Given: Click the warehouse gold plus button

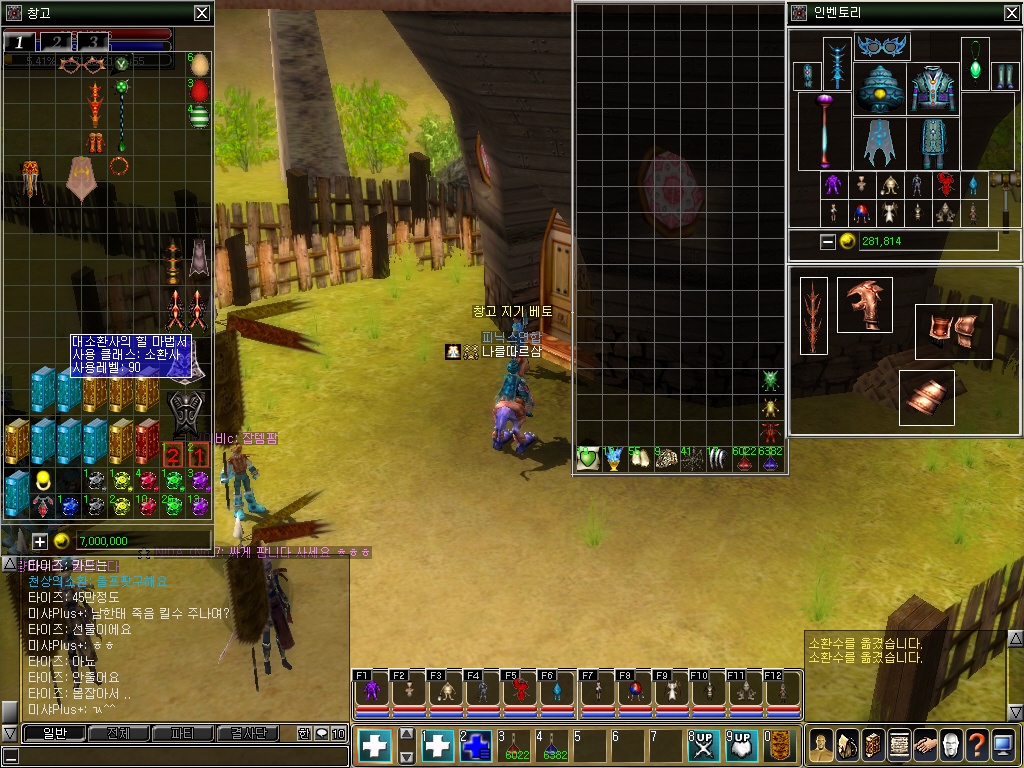Looking at the screenshot, I should [x=40, y=541].
